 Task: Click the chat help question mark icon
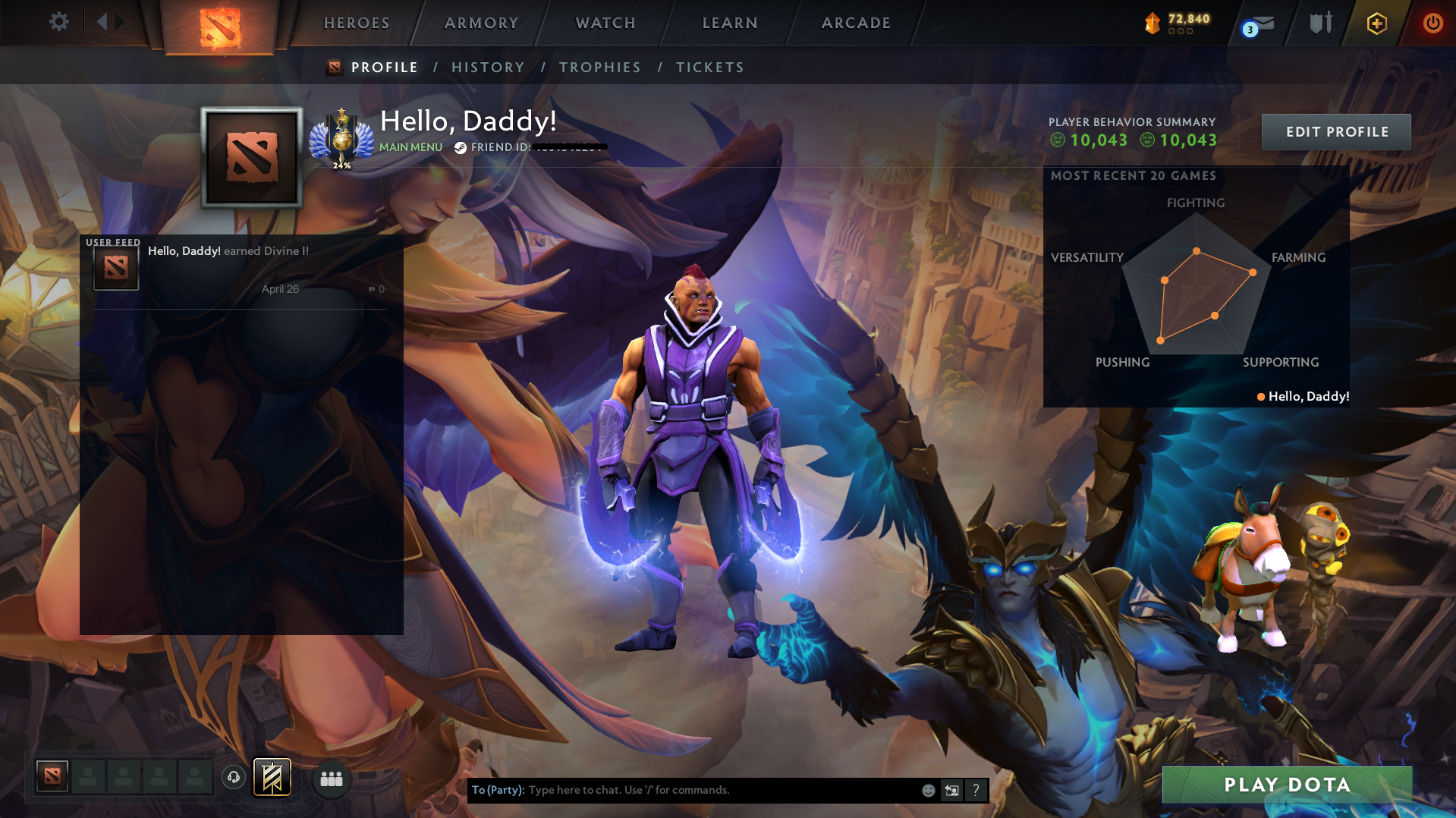tap(976, 790)
